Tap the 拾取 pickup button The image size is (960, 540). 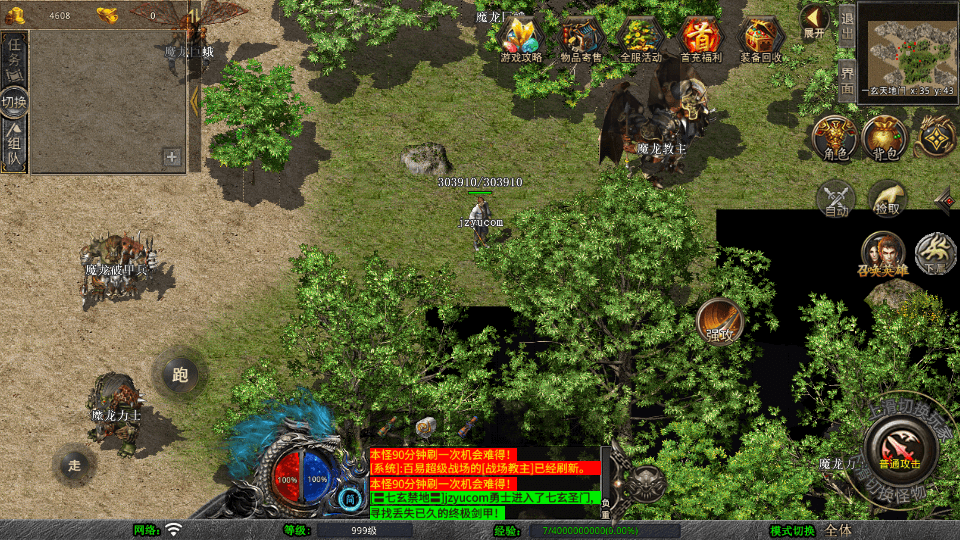coord(887,198)
